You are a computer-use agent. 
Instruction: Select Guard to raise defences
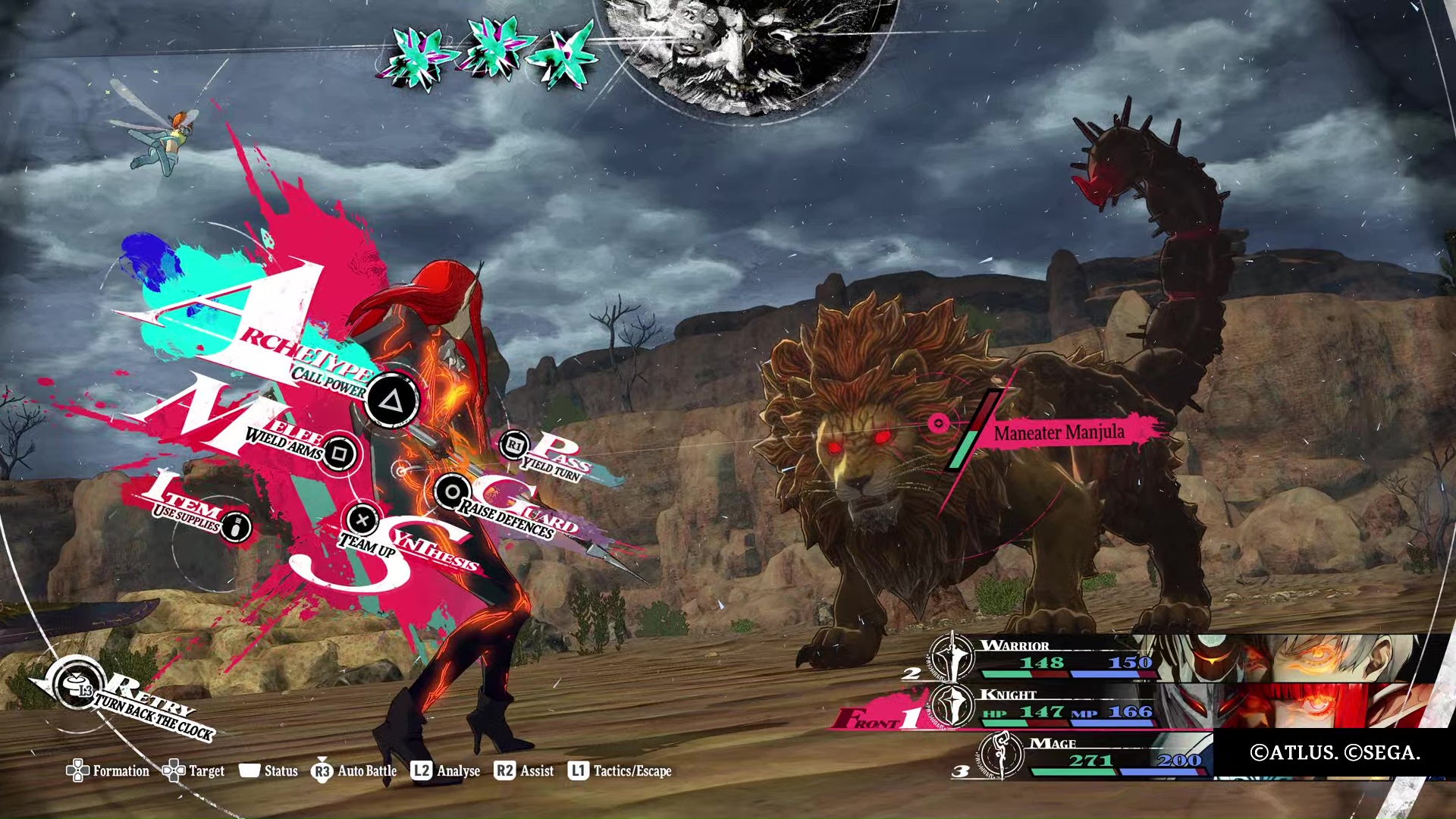(x=452, y=492)
